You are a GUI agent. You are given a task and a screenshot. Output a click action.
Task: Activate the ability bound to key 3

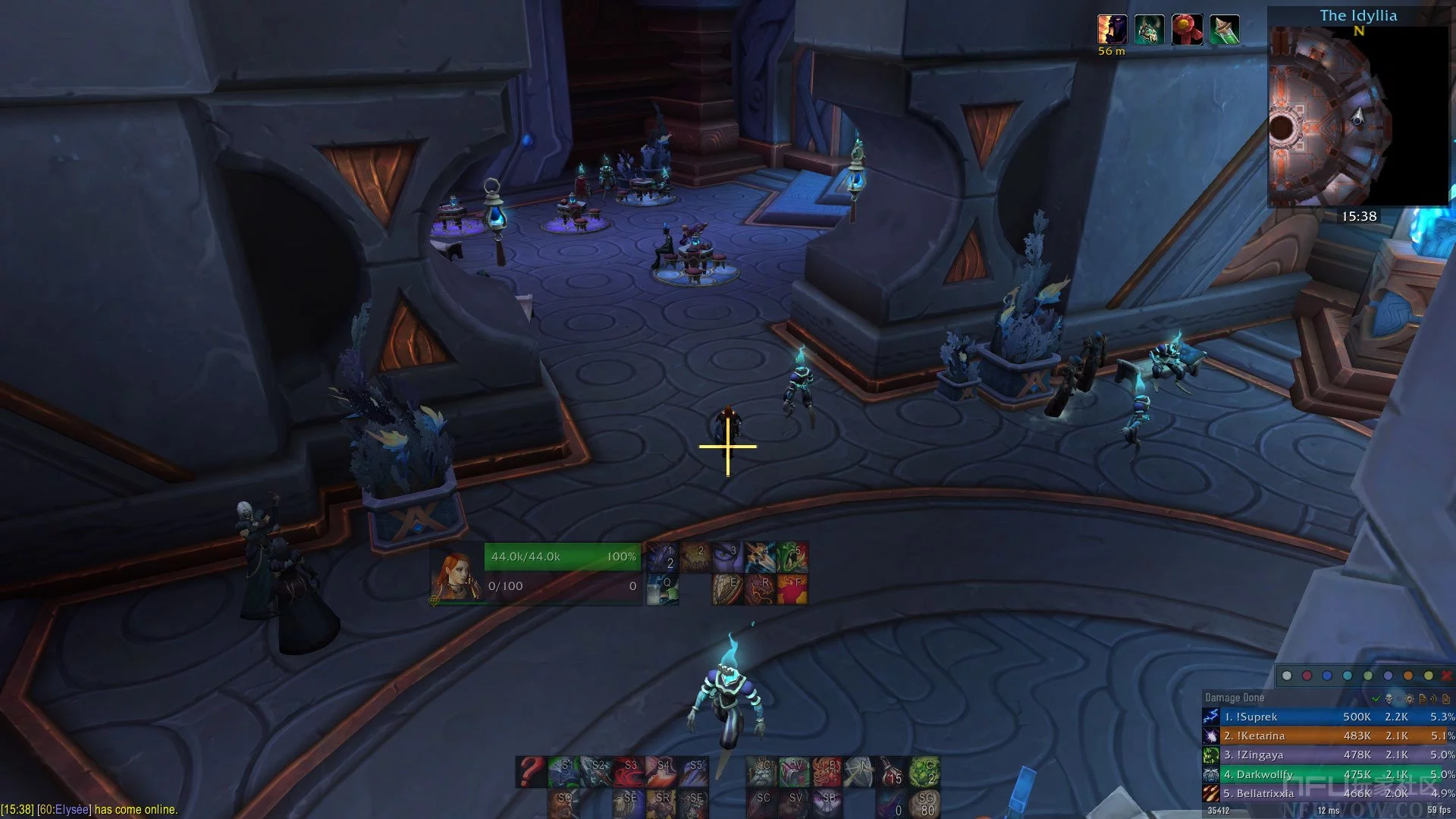coord(728,557)
